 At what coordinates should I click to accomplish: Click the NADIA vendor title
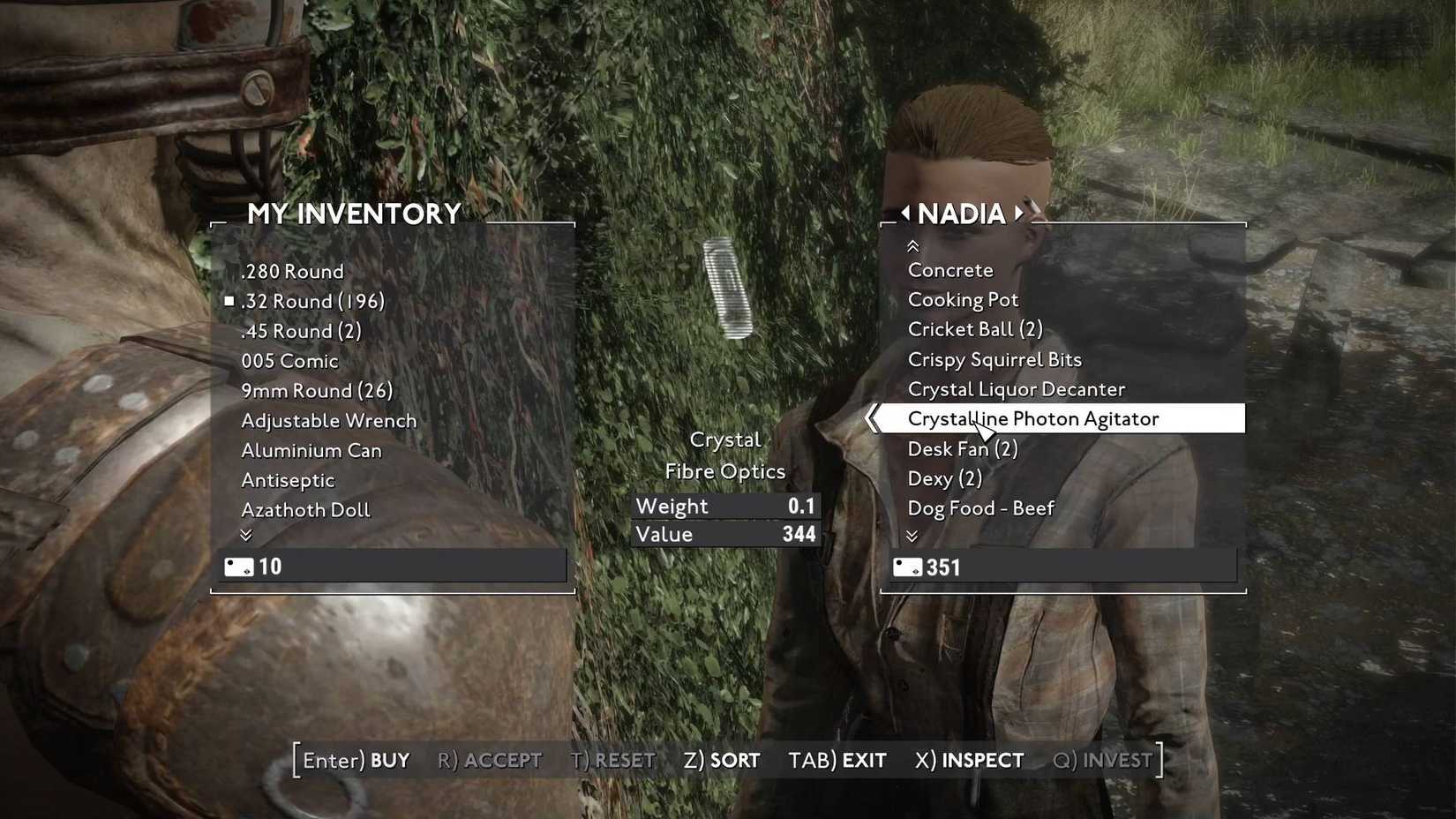[x=963, y=213]
